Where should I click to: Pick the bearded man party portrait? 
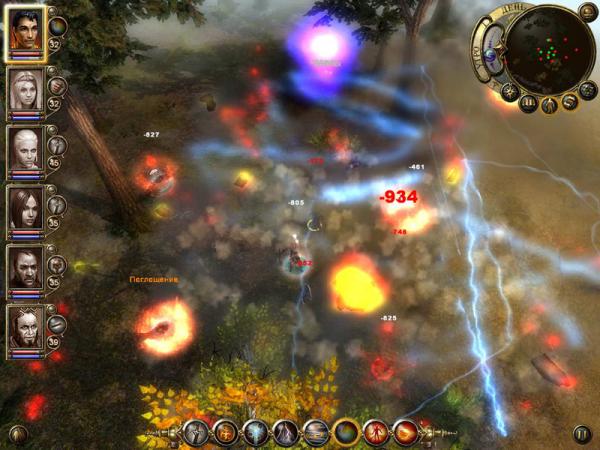(27, 266)
